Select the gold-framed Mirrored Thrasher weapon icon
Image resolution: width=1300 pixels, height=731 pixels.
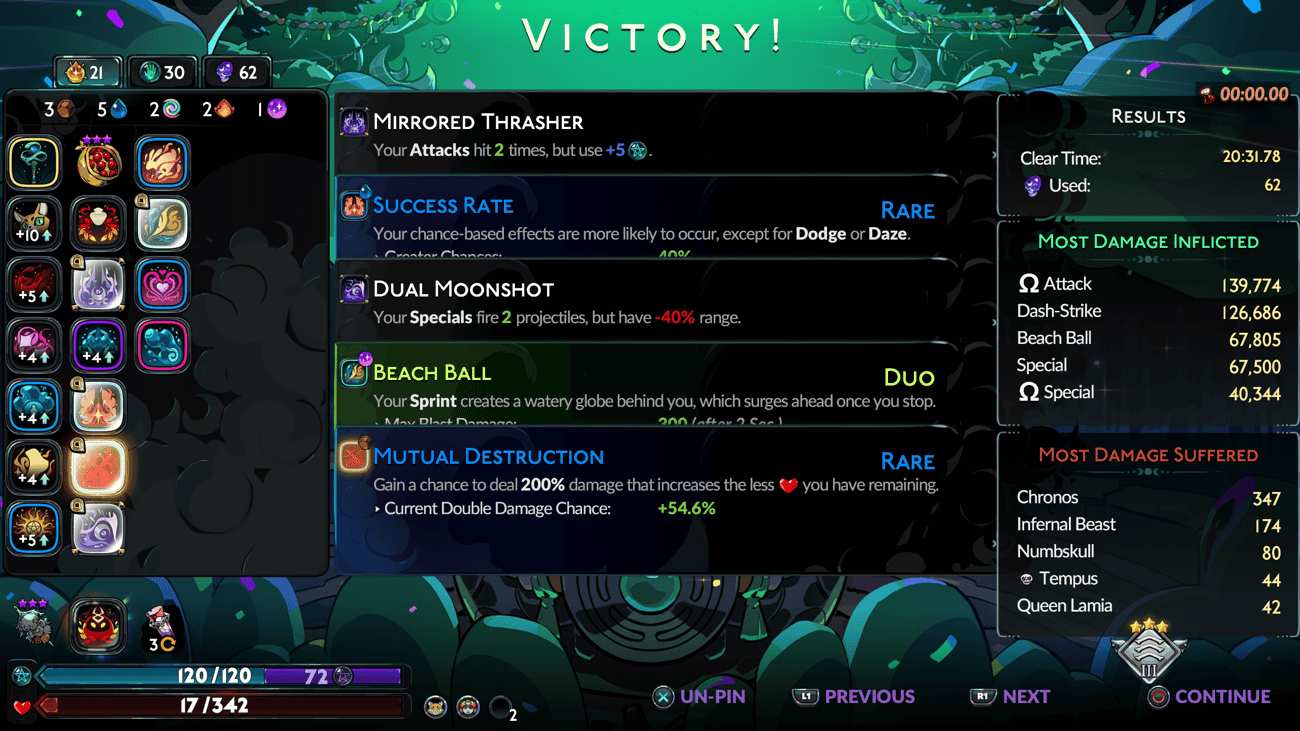click(354, 121)
